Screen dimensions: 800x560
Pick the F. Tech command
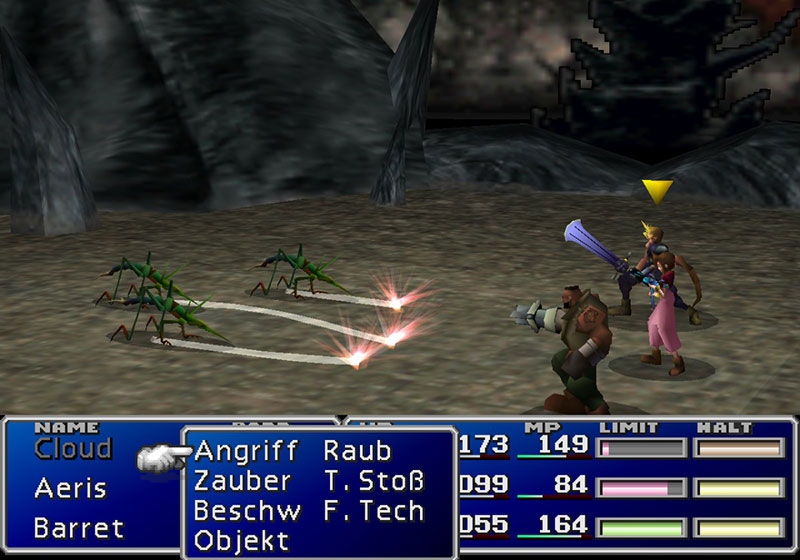pos(374,511)
